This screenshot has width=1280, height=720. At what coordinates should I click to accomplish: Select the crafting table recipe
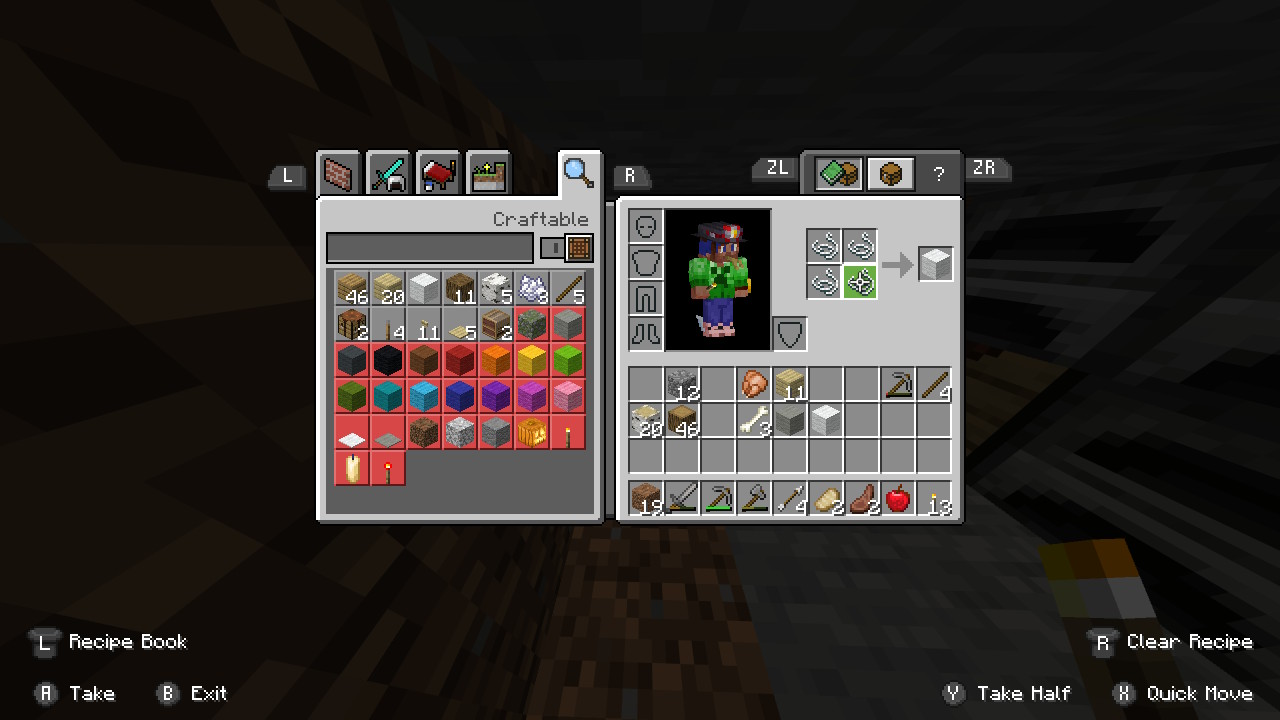pyautogui.click(x=352, y=325)
